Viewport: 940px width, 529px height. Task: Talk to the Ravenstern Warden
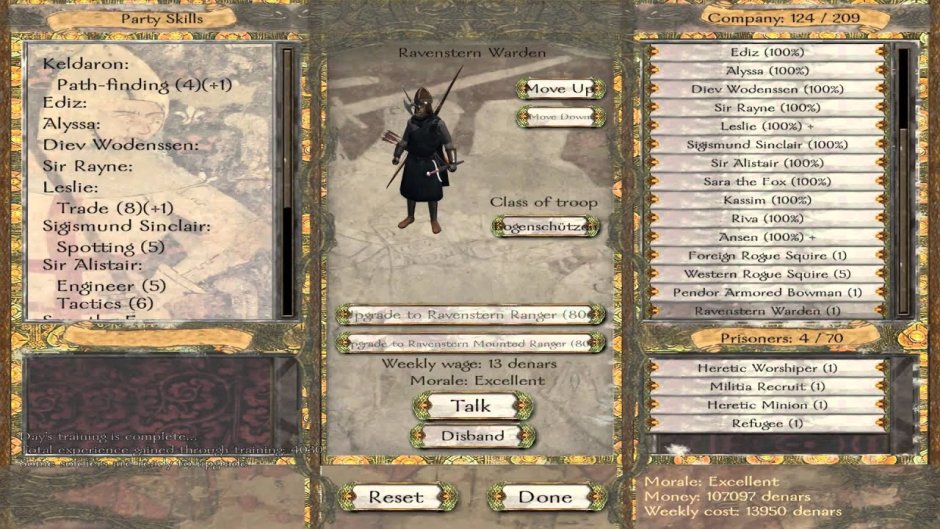tap(471, 406)
